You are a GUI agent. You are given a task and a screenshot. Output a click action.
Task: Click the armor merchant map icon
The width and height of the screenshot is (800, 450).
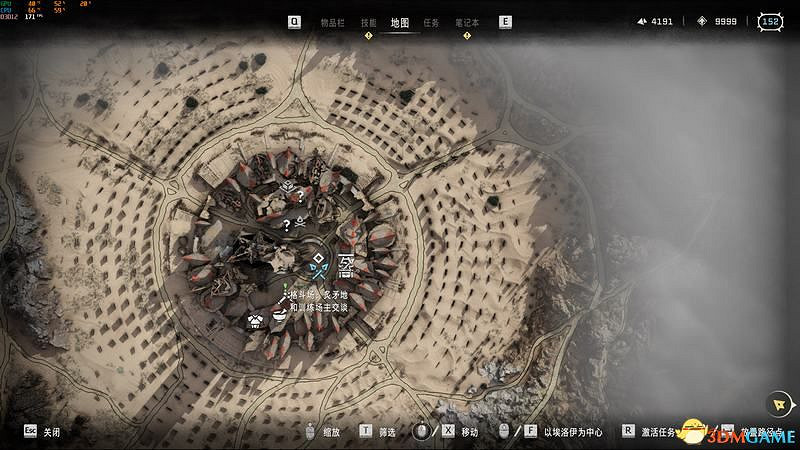(x=256, y=320)
